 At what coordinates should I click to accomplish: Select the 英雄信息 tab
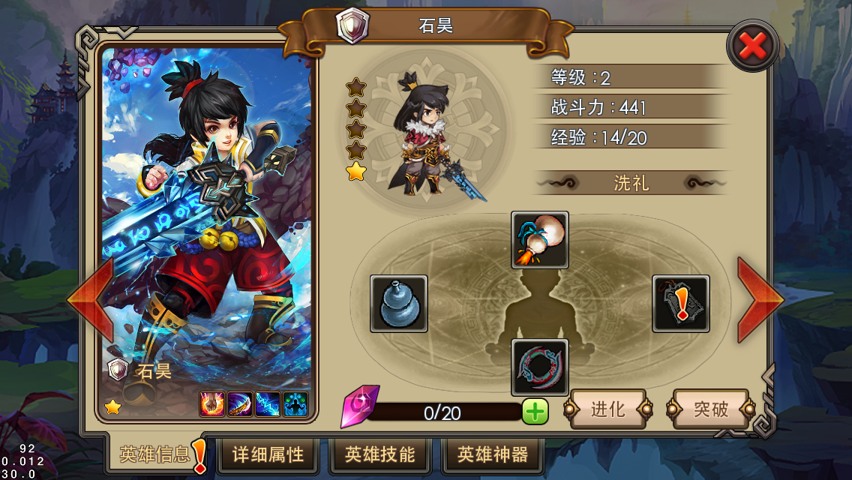[x=155, y=455]
